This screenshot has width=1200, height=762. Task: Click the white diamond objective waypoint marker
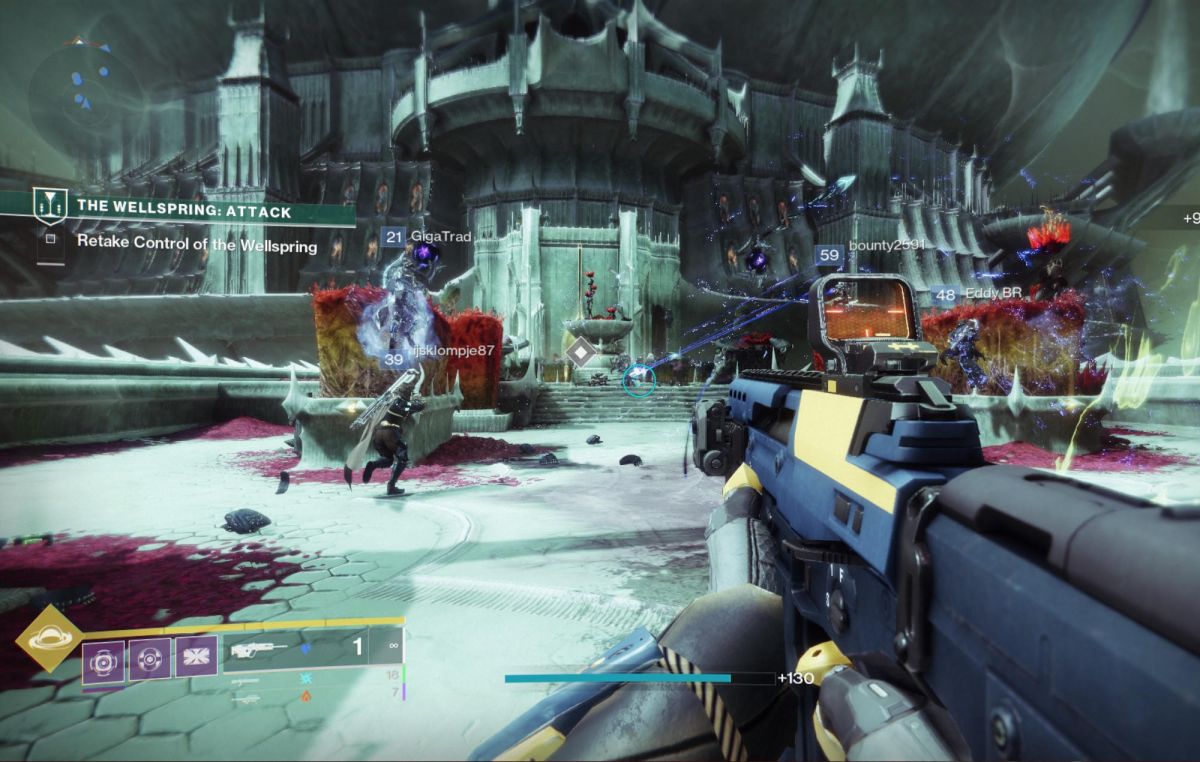tap(581, 353)
